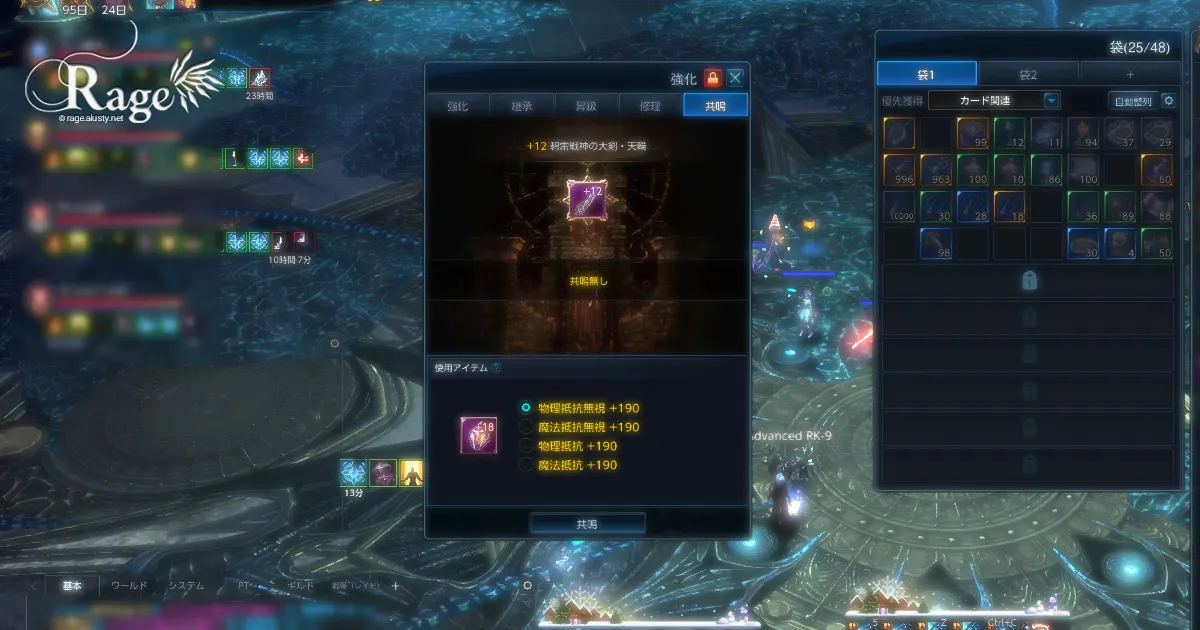Select the 共鳴 tab
This screenshot has width=1200, height=630.
(715, 105)
